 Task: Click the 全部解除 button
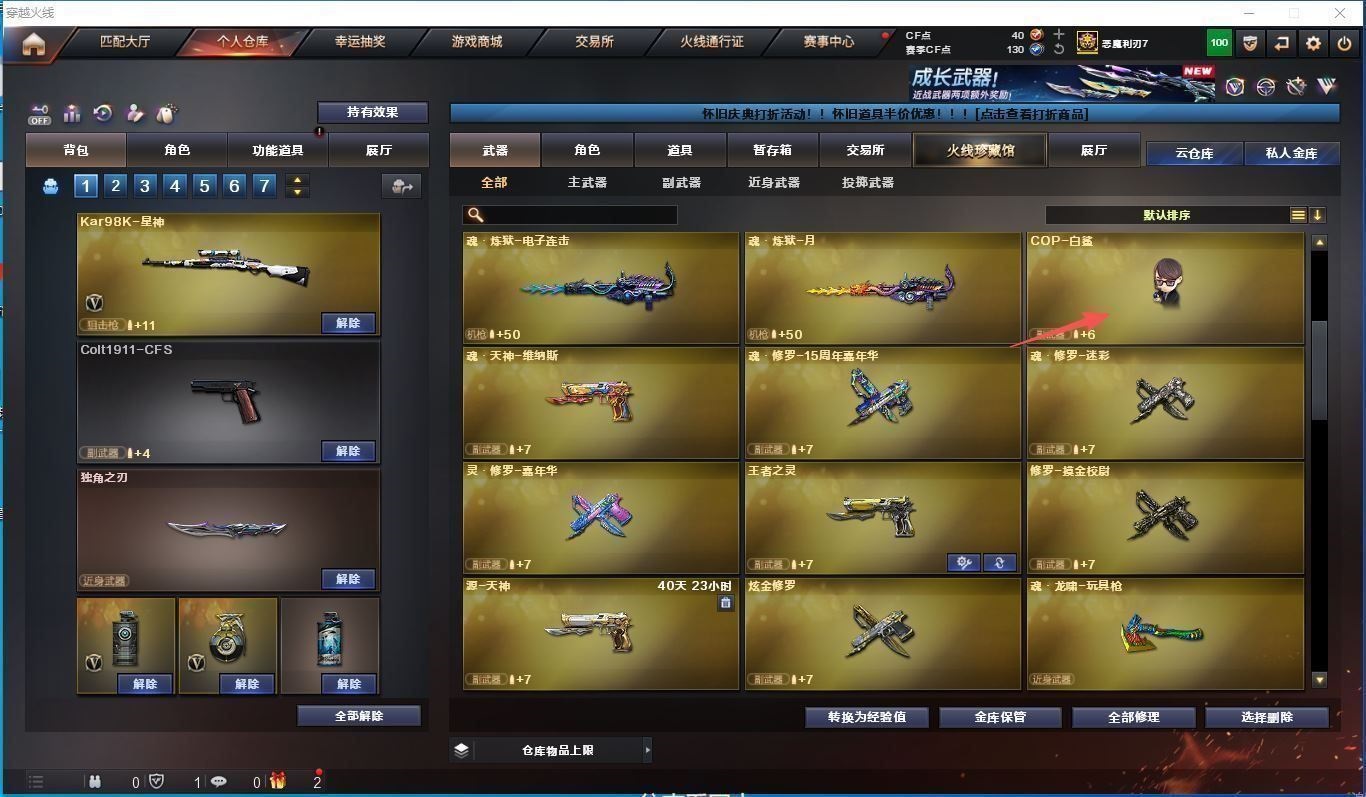pos(359,716)
